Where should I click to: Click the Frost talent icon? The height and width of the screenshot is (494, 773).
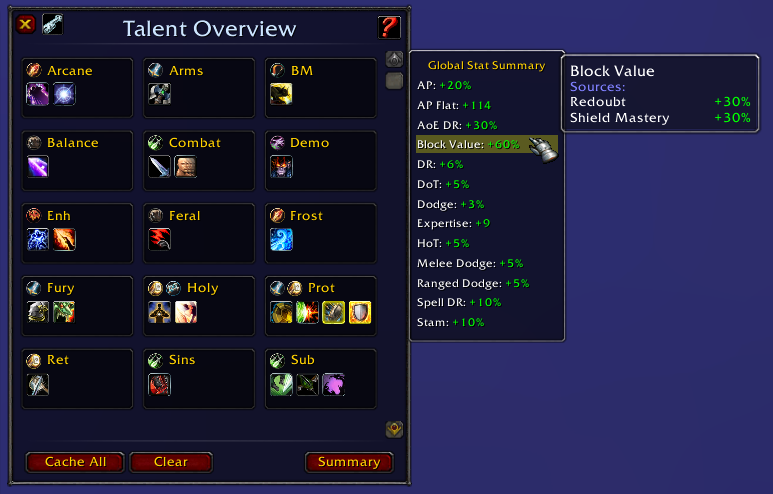pos(281,239)
